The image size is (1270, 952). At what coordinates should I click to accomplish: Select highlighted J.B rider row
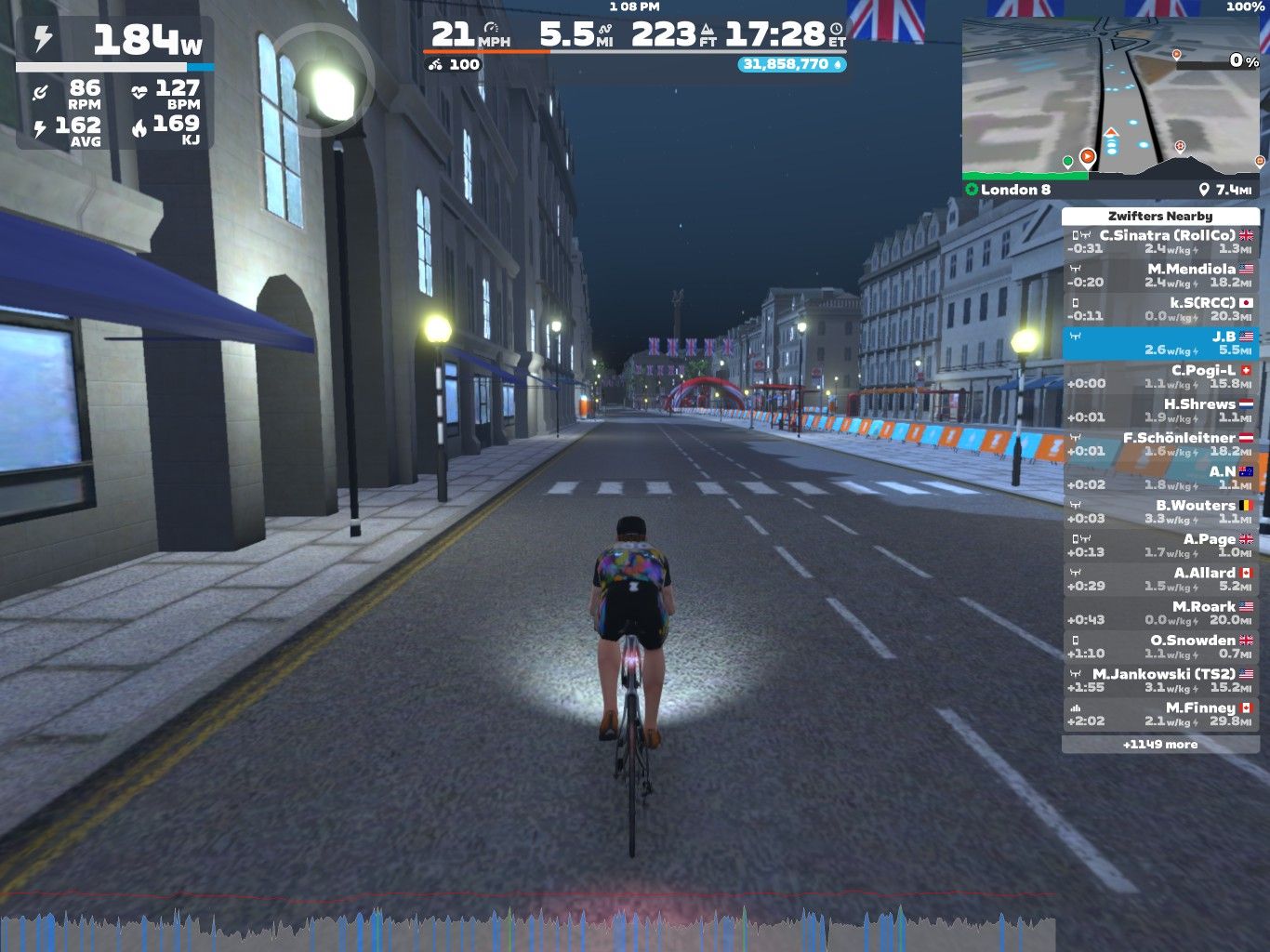tap(1160, 343)
